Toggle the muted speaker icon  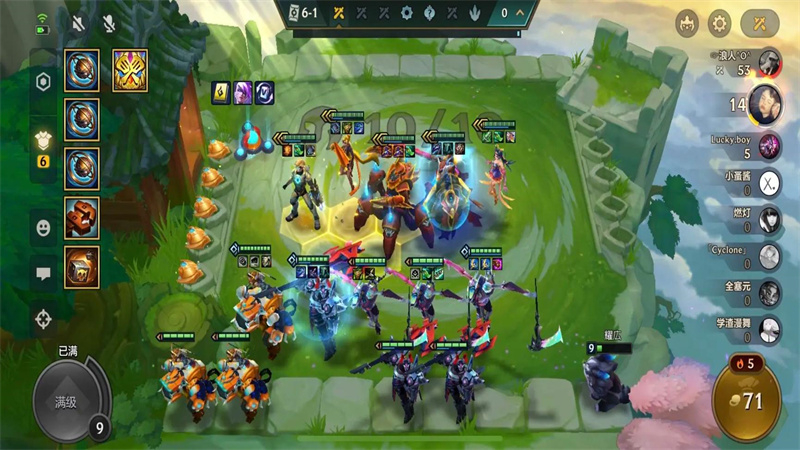78,22
